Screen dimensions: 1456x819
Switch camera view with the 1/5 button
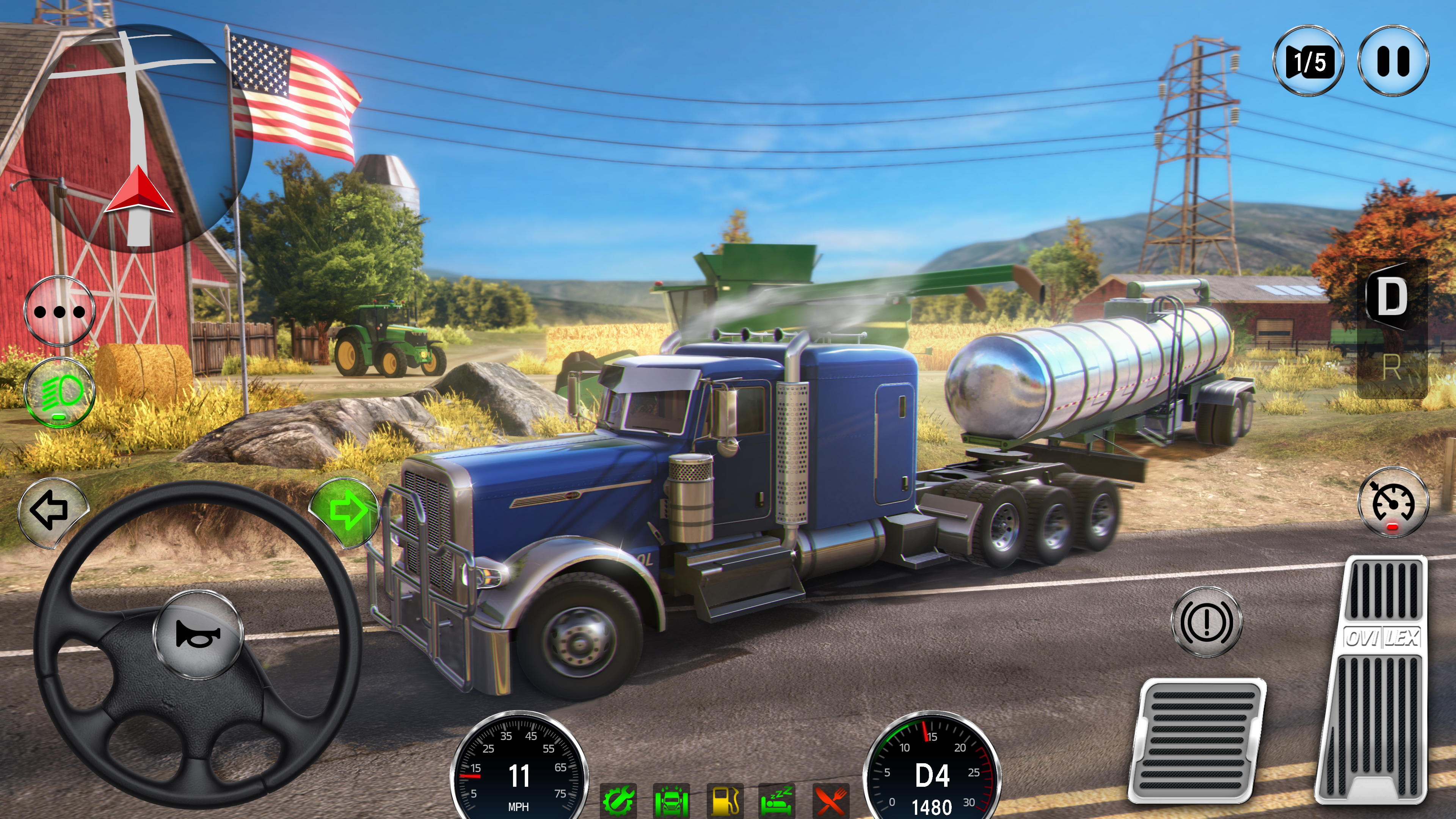(1308, 61)
